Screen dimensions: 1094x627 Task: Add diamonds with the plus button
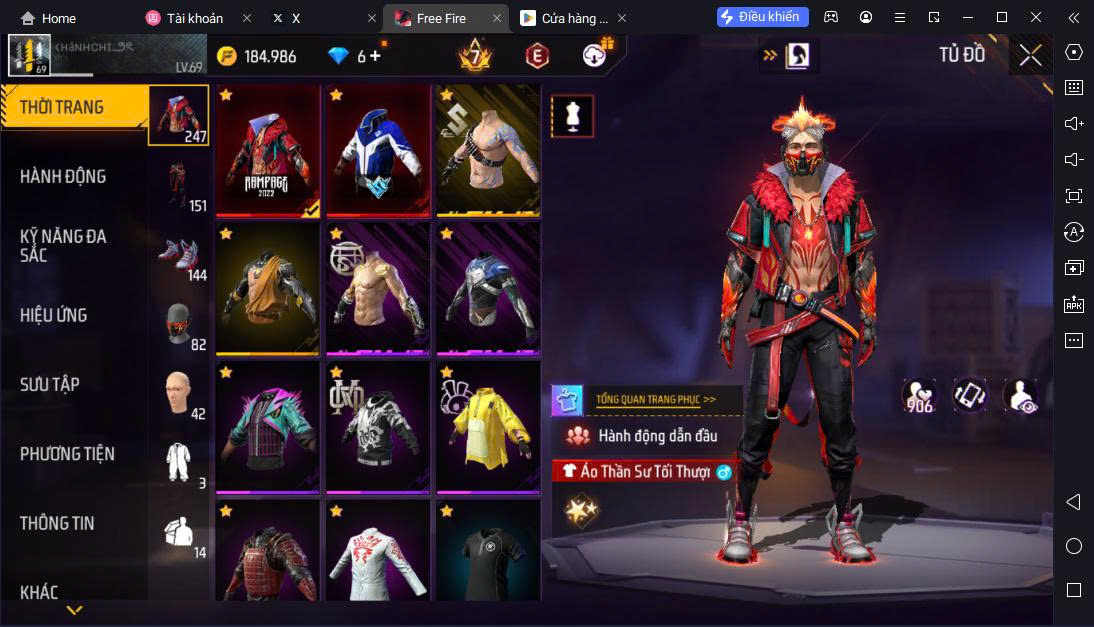coord(376,56)
